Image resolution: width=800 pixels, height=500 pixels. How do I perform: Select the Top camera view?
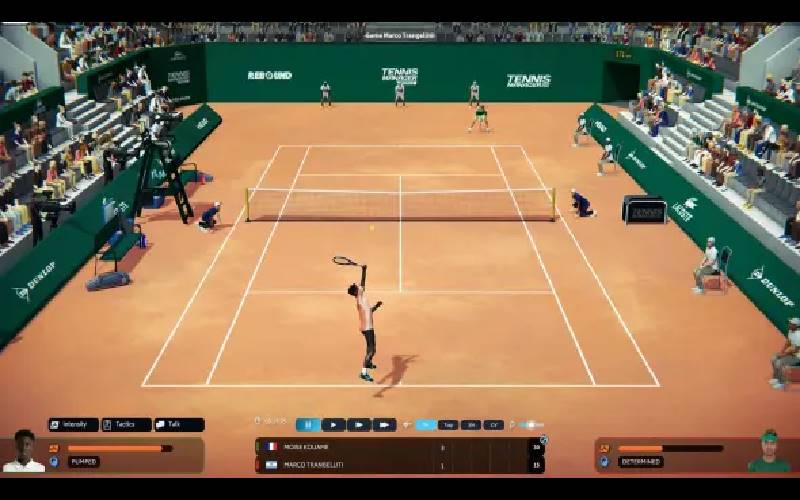tap(449, 425)
